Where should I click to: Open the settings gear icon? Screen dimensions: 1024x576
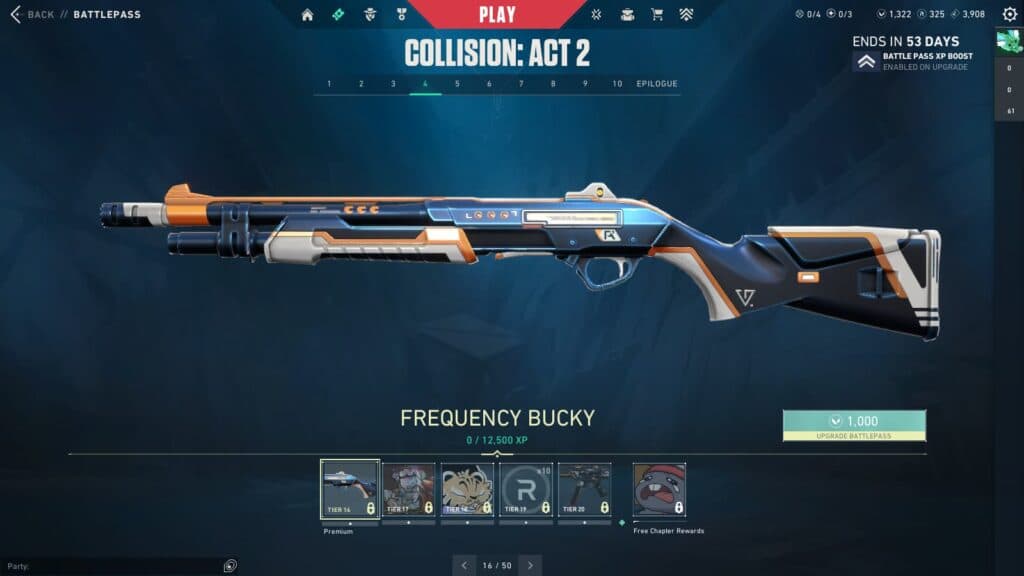click(x=1009, y=14)
